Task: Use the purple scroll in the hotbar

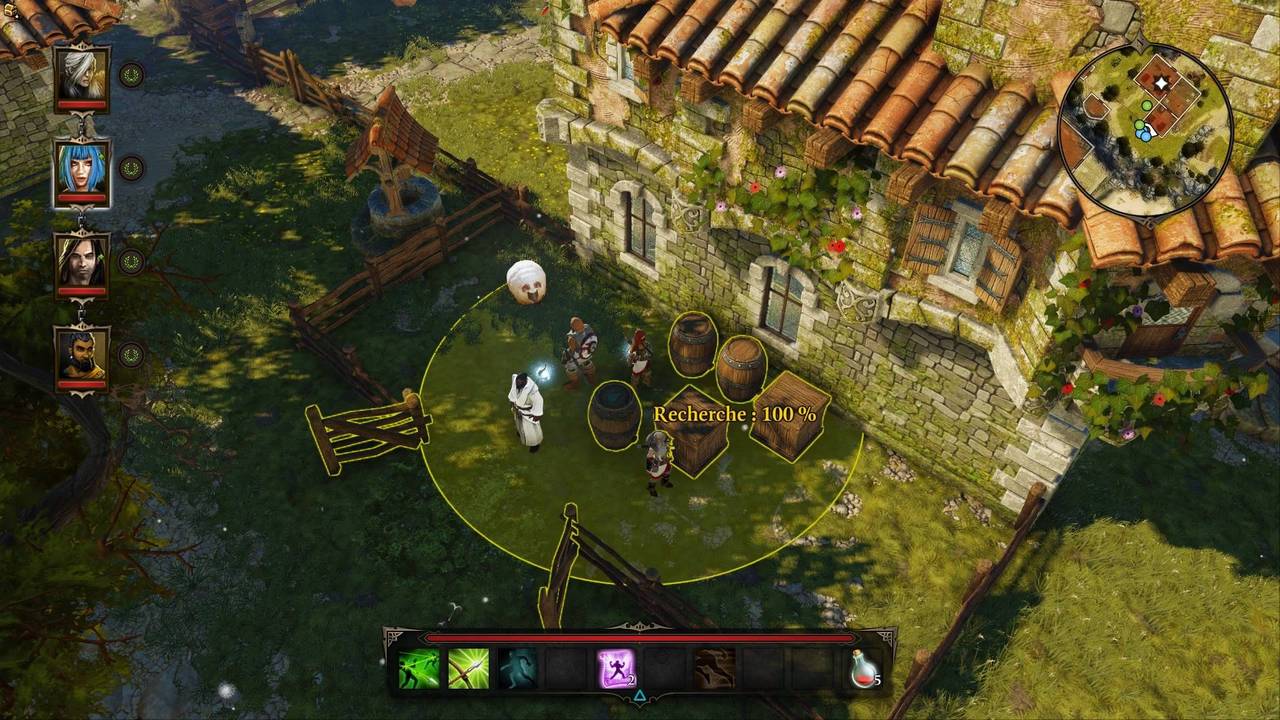Action: tap(616, 669)
